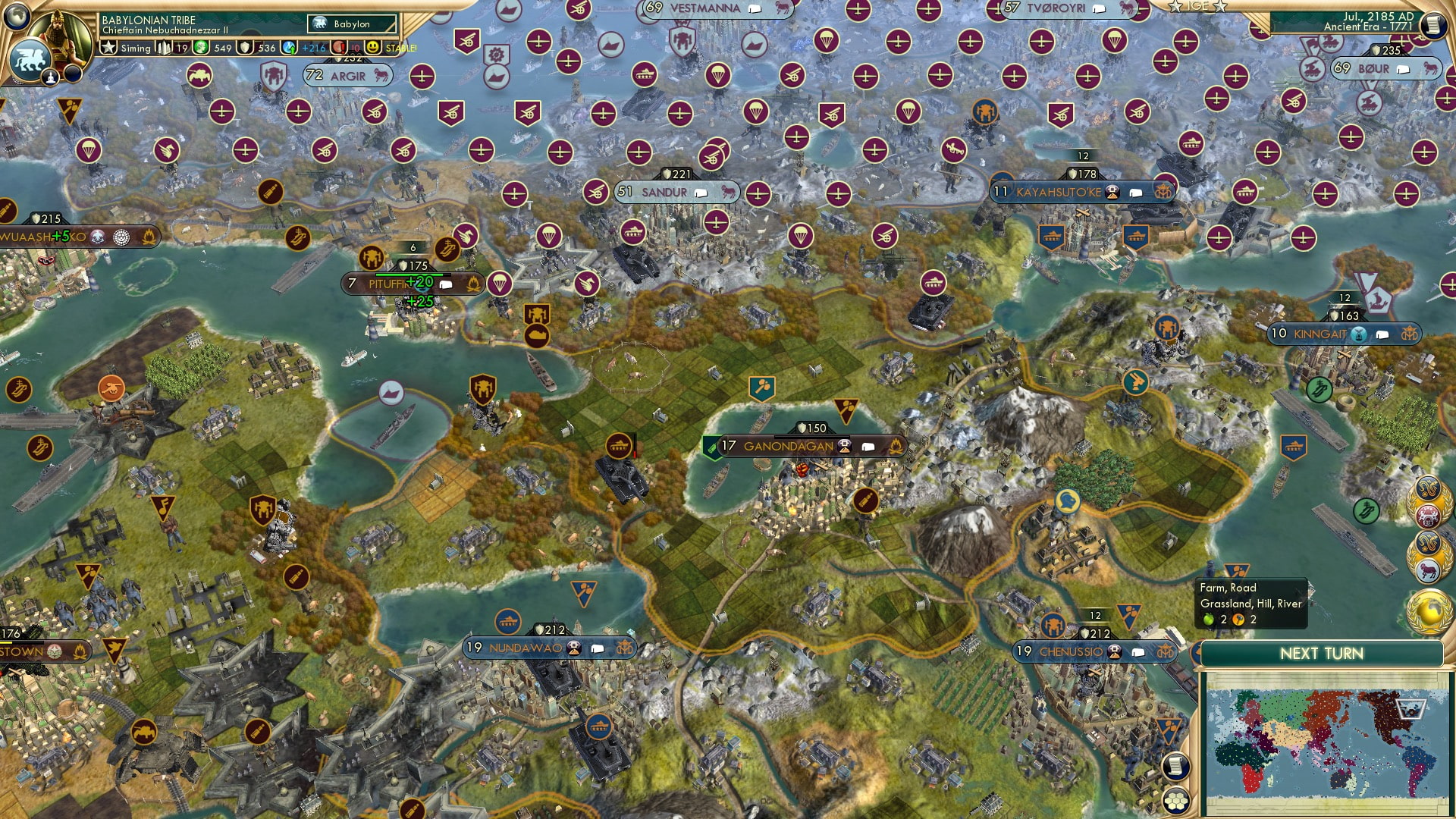Expand Pituffik's city banner speech bubble

(x=444, y=284)
